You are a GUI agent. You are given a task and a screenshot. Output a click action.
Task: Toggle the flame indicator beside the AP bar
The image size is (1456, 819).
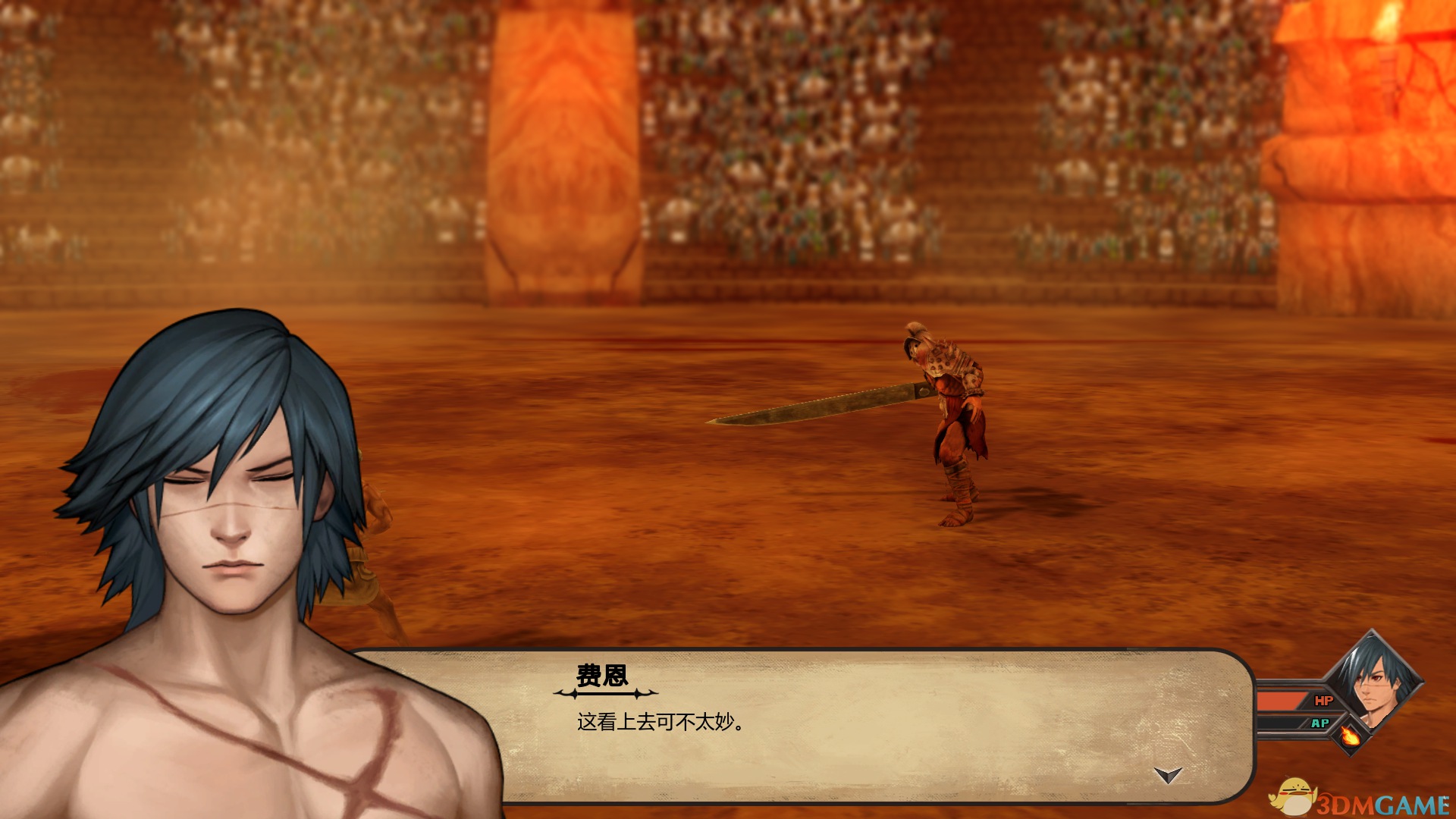pos(1350,736)
